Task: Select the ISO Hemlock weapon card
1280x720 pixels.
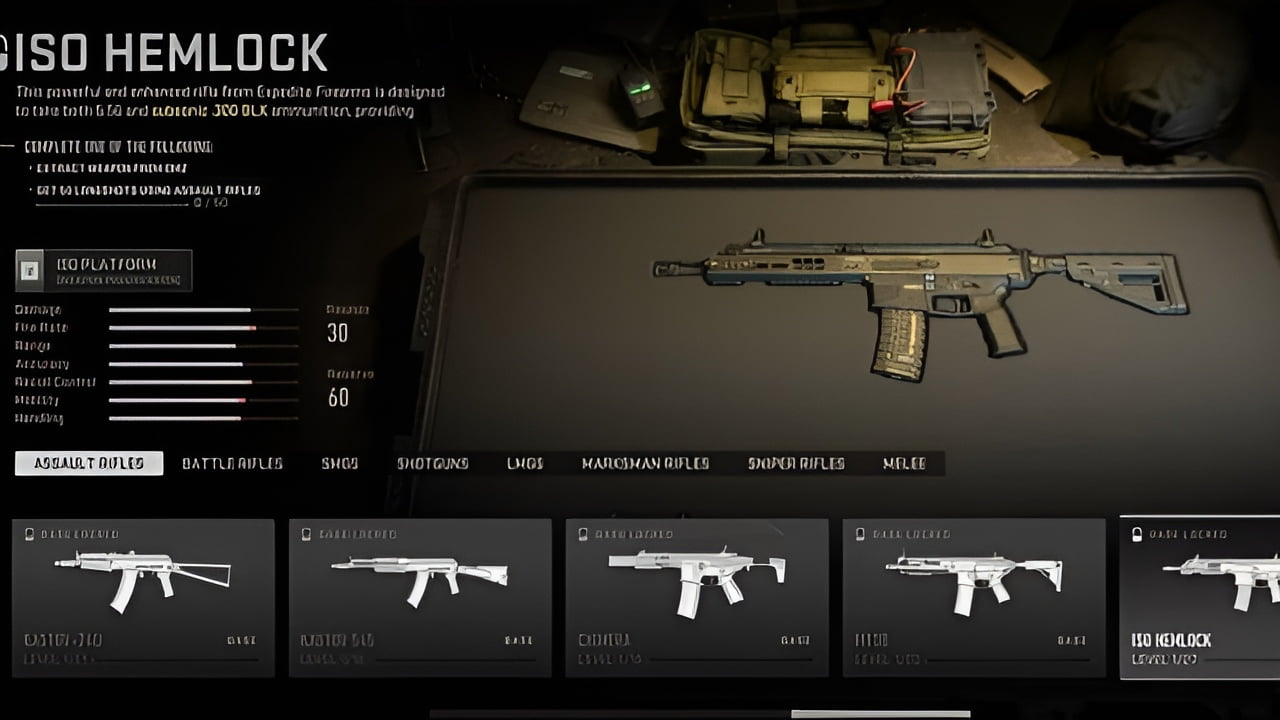Action: coord(1200,597)
